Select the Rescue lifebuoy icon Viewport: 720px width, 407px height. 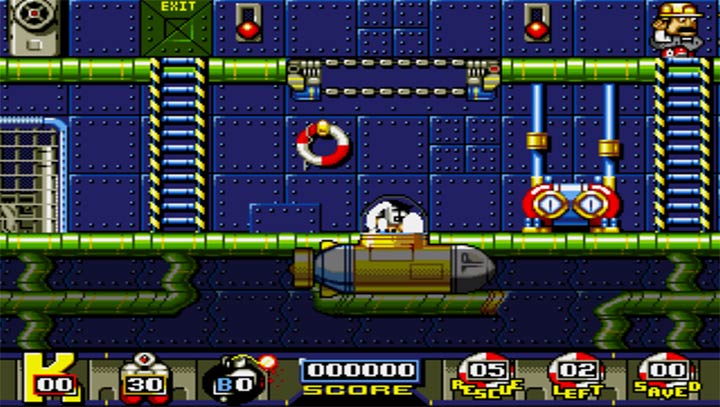(483, 375)
